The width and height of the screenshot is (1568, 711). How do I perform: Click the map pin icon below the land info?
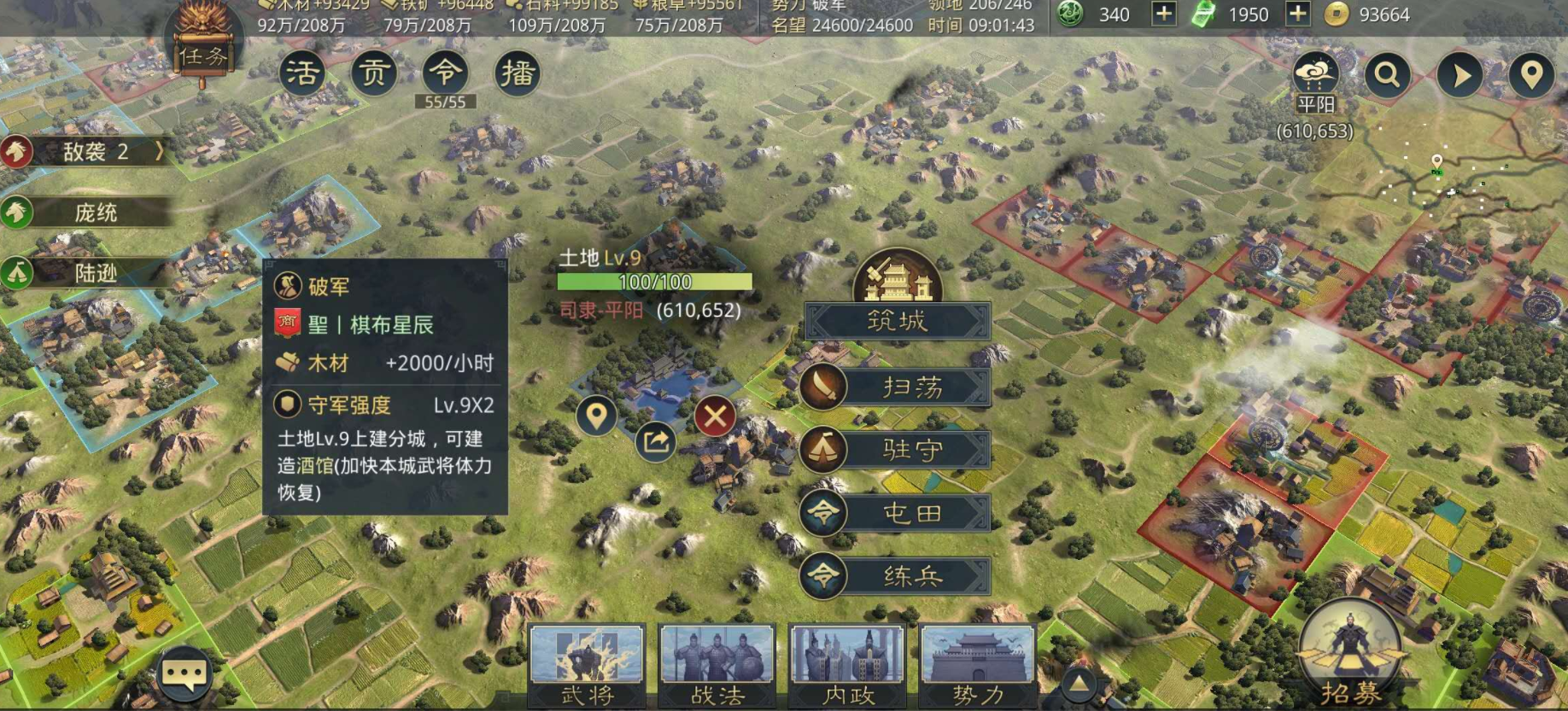tap(596, 416)
